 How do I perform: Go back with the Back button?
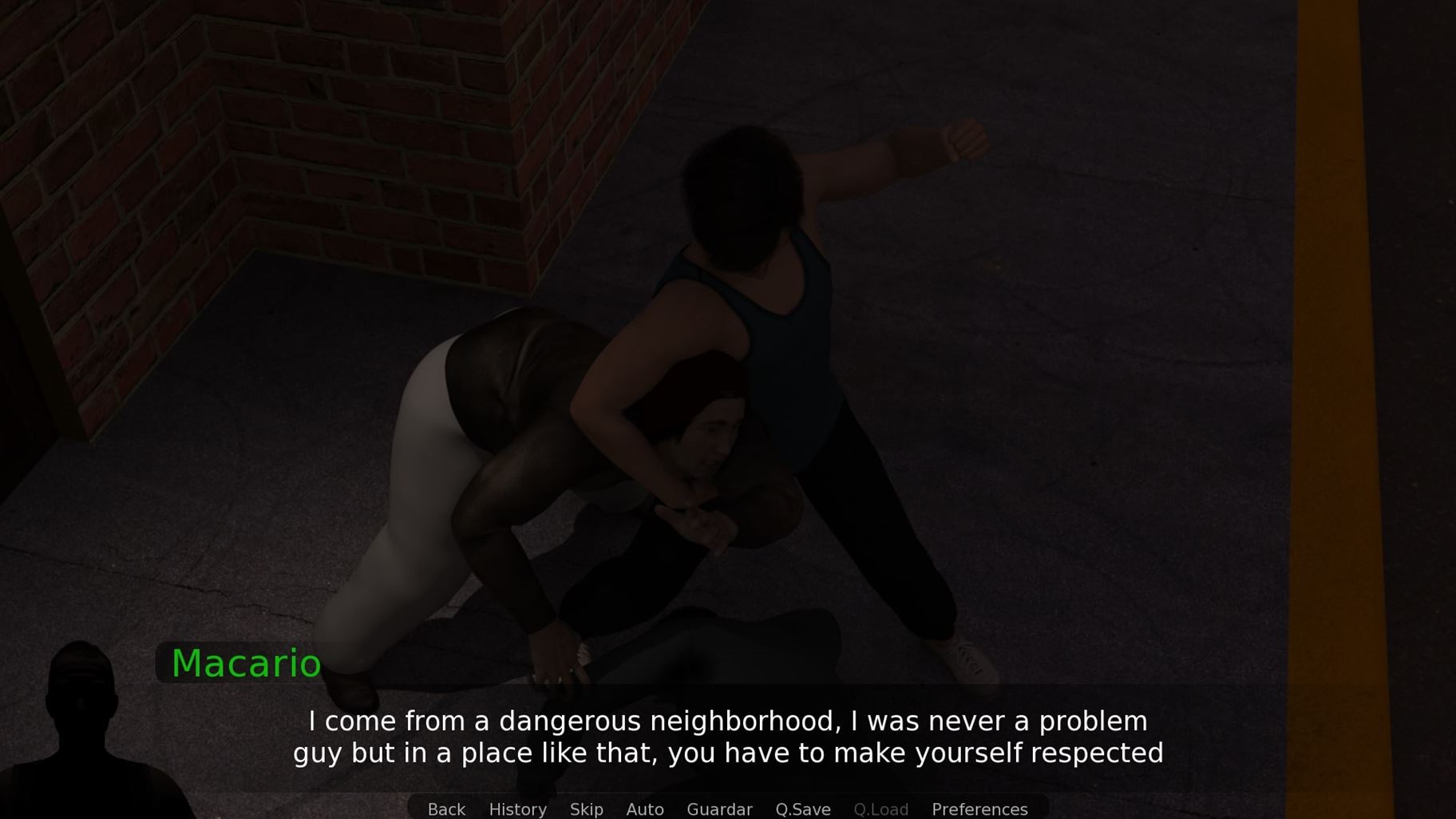click(446, 809)
